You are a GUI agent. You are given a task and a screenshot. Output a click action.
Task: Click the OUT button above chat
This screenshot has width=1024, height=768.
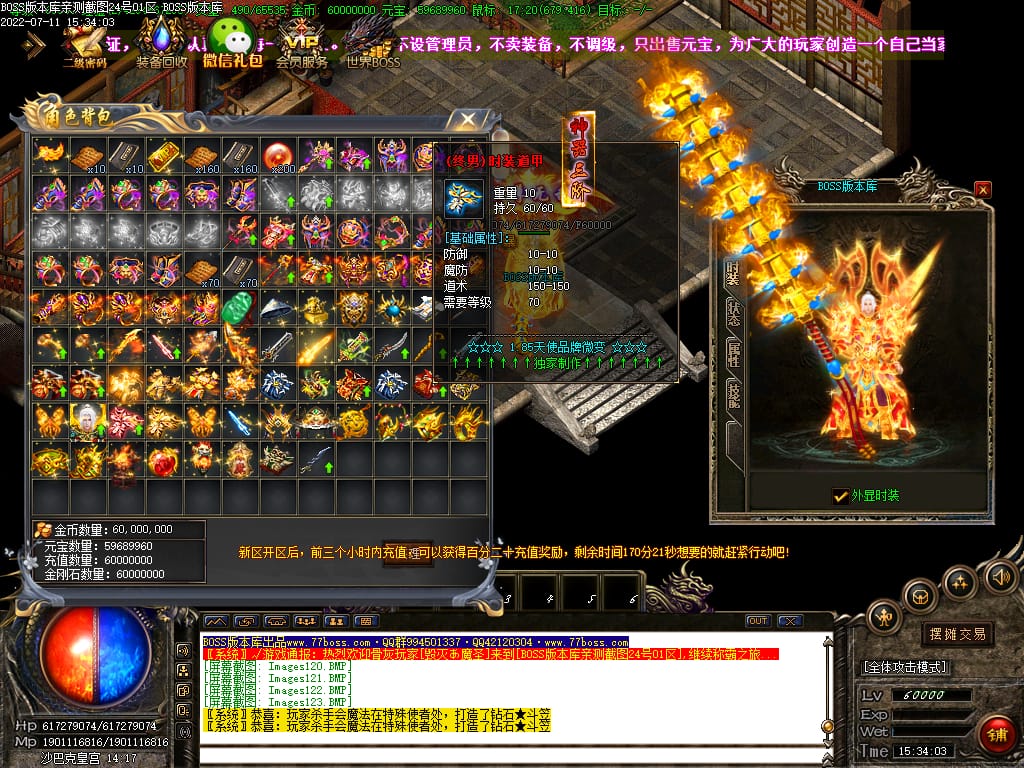[758, 621]
